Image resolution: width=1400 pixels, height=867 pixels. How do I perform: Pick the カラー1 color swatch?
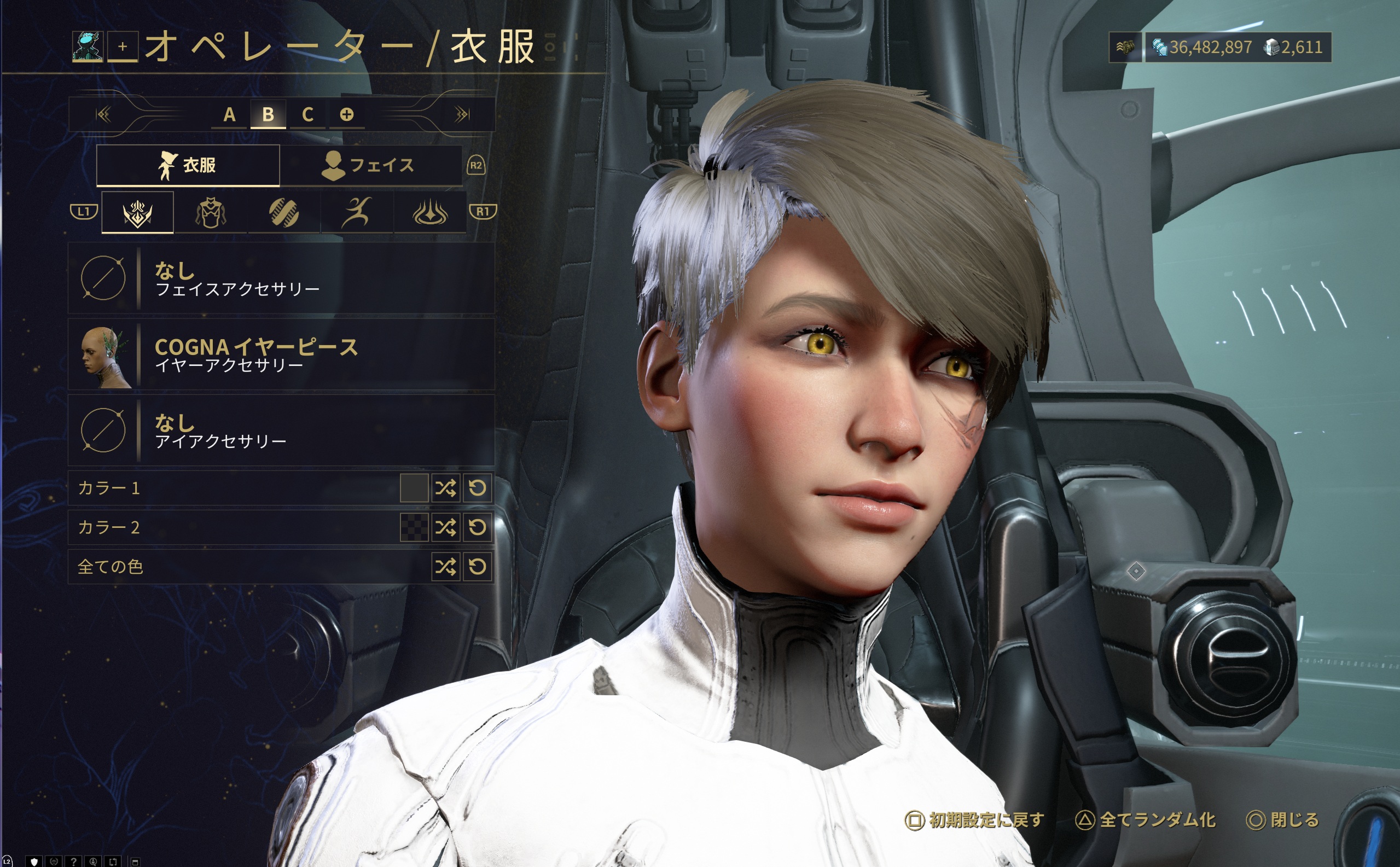[414, 488]
